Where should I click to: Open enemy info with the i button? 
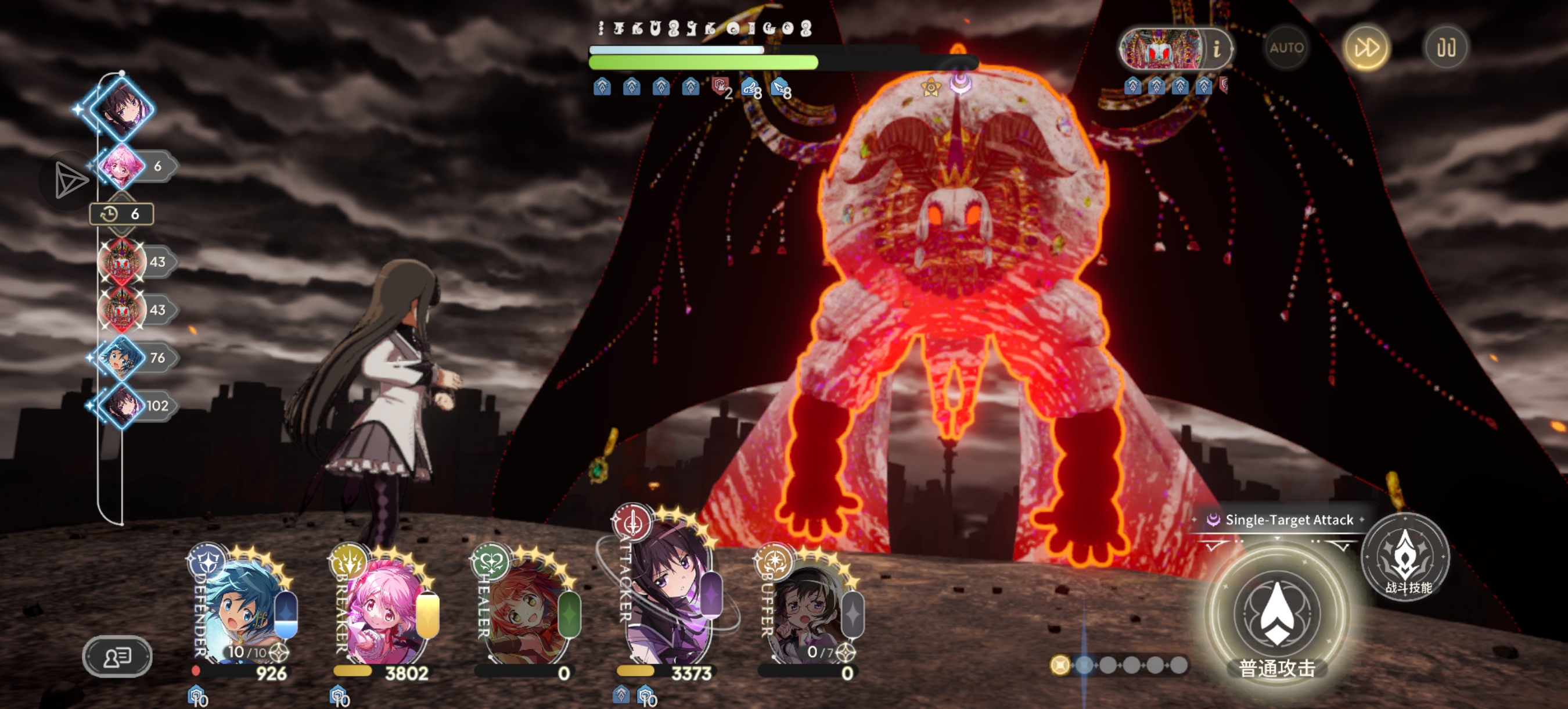coord(1216,48)
